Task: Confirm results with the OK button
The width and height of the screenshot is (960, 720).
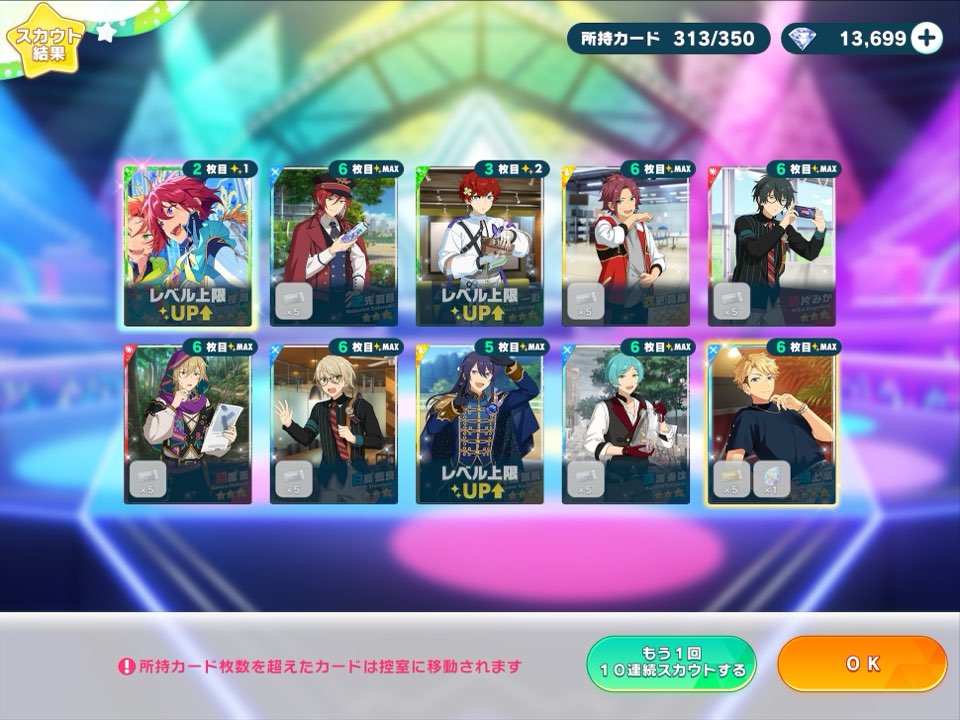Action: point(861,664)
